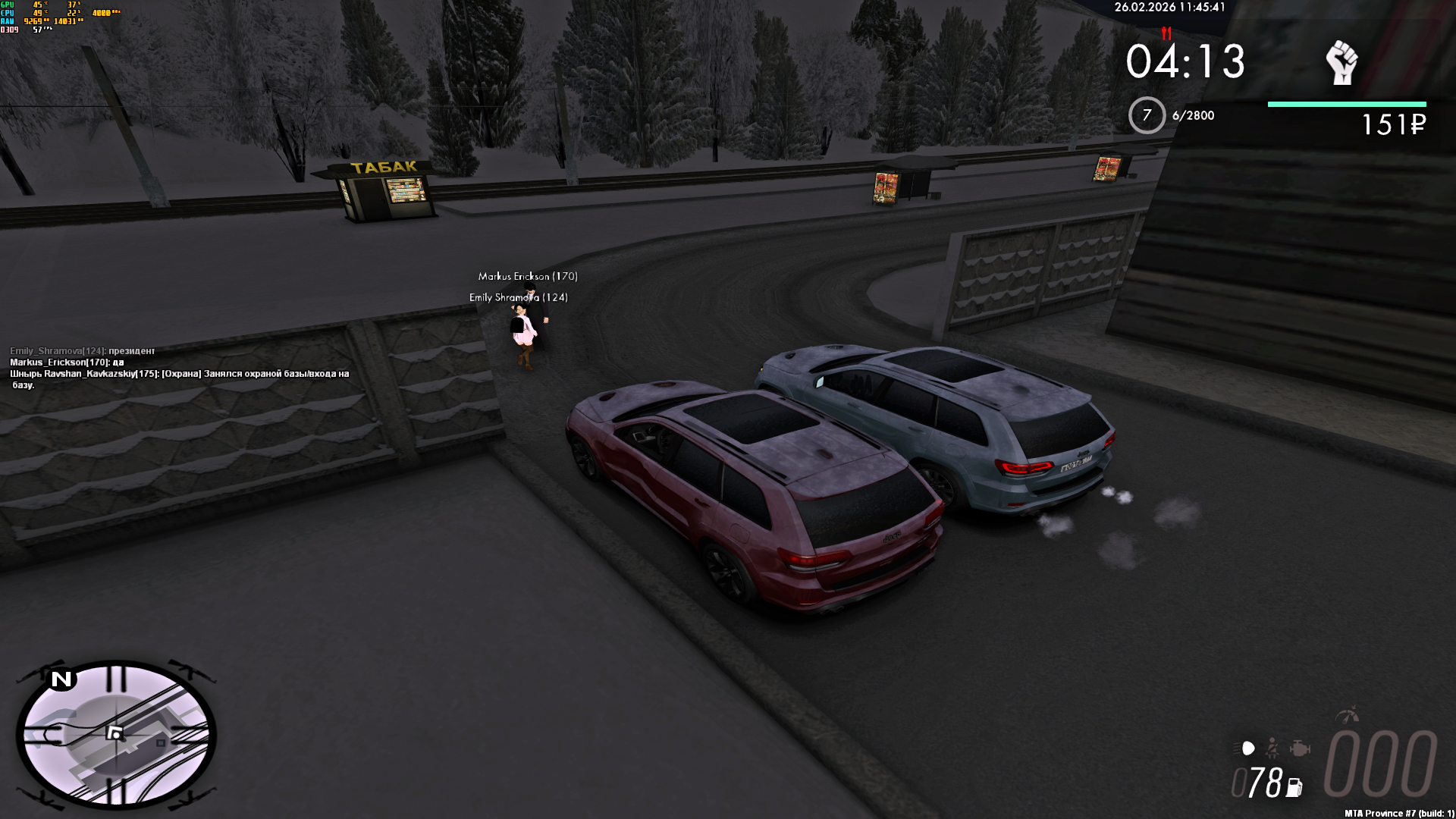Click the level 7 circle badge
1456x819 pixels.
pos(1147,115)
